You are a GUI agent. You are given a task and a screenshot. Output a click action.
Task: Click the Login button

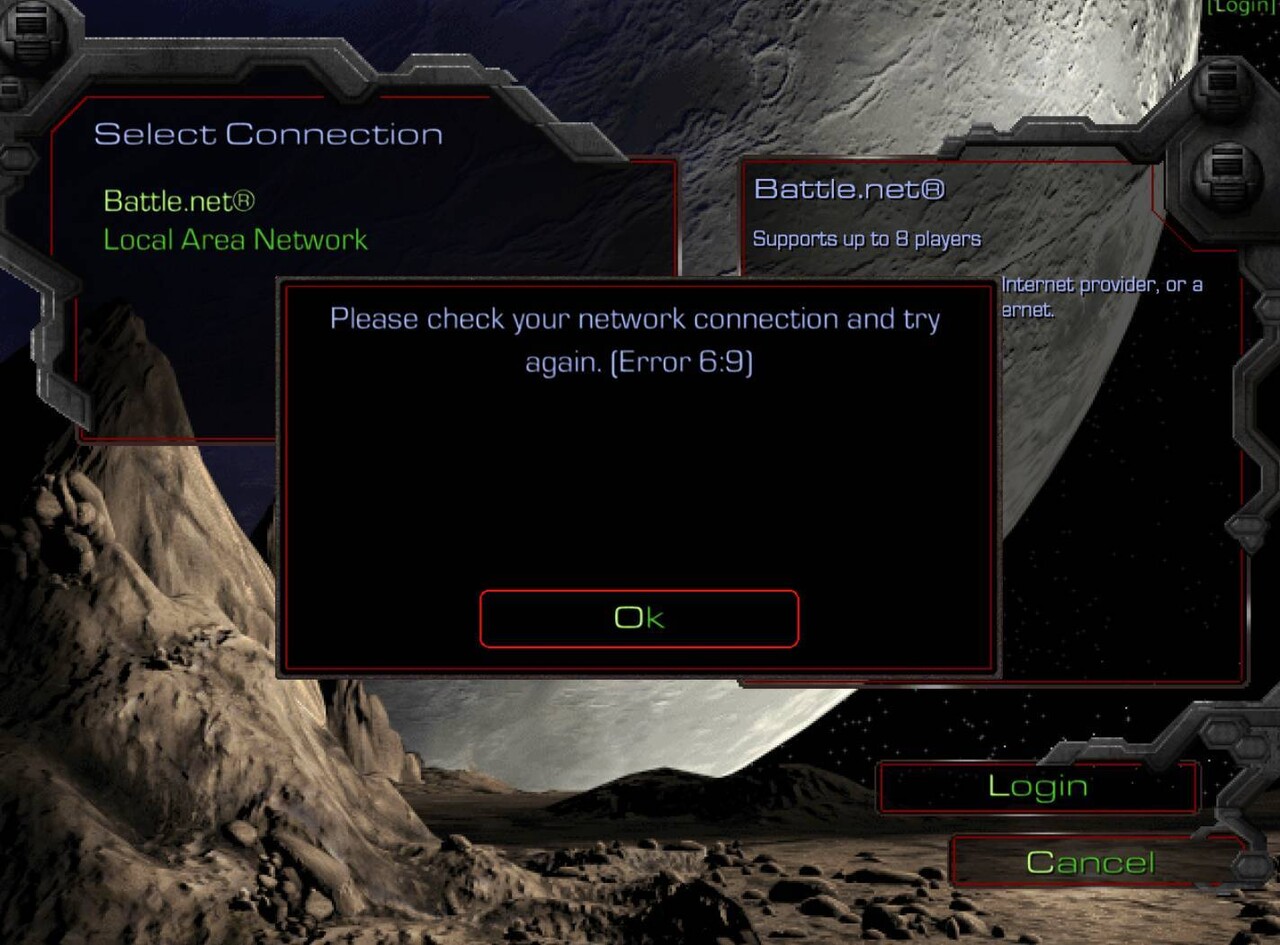(1037, 787)
